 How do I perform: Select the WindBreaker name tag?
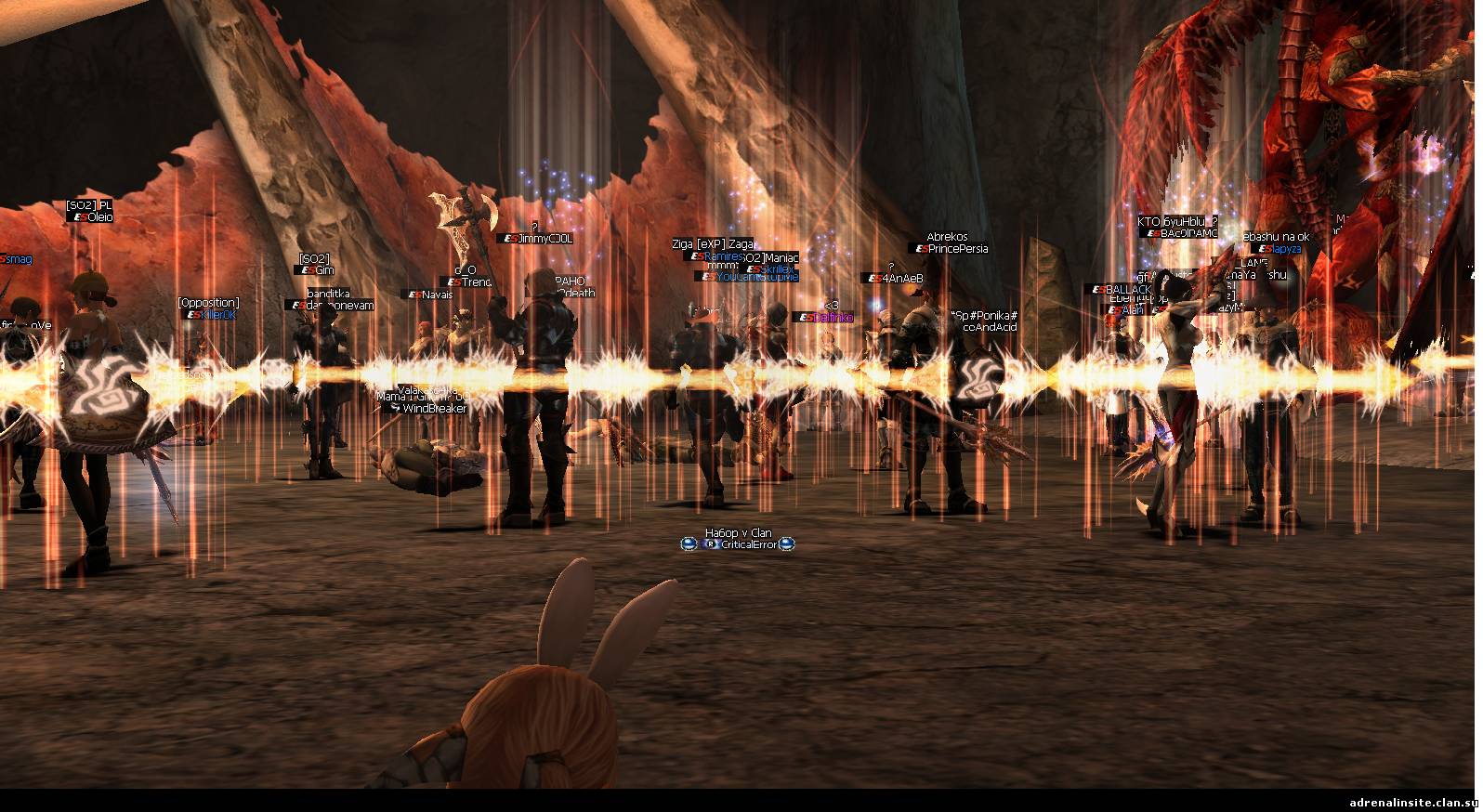433,408
